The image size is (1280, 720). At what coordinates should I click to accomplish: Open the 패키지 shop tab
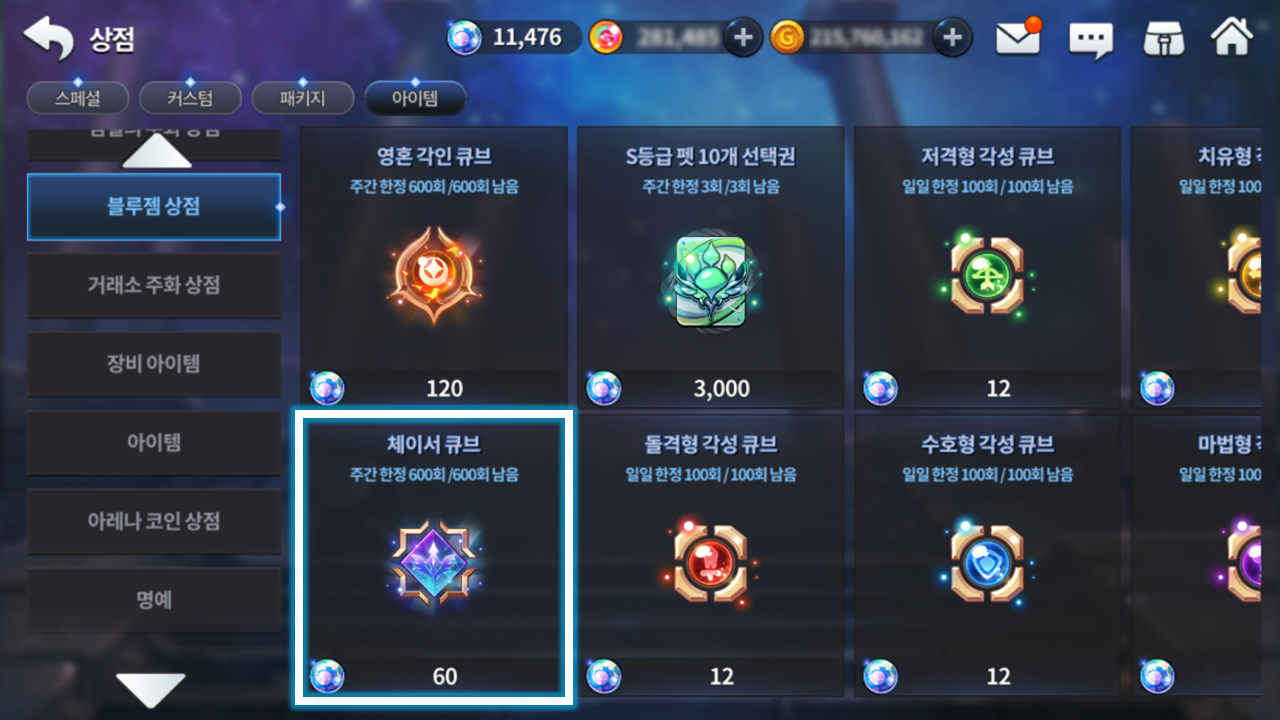tap(303, 98)
